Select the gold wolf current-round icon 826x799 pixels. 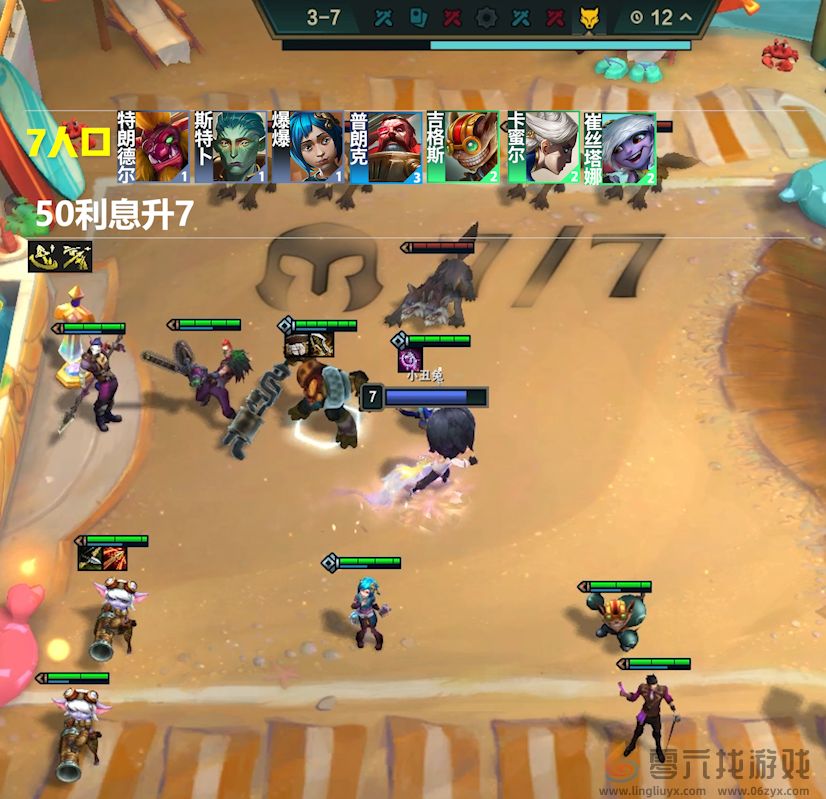[x=588, y=17]
